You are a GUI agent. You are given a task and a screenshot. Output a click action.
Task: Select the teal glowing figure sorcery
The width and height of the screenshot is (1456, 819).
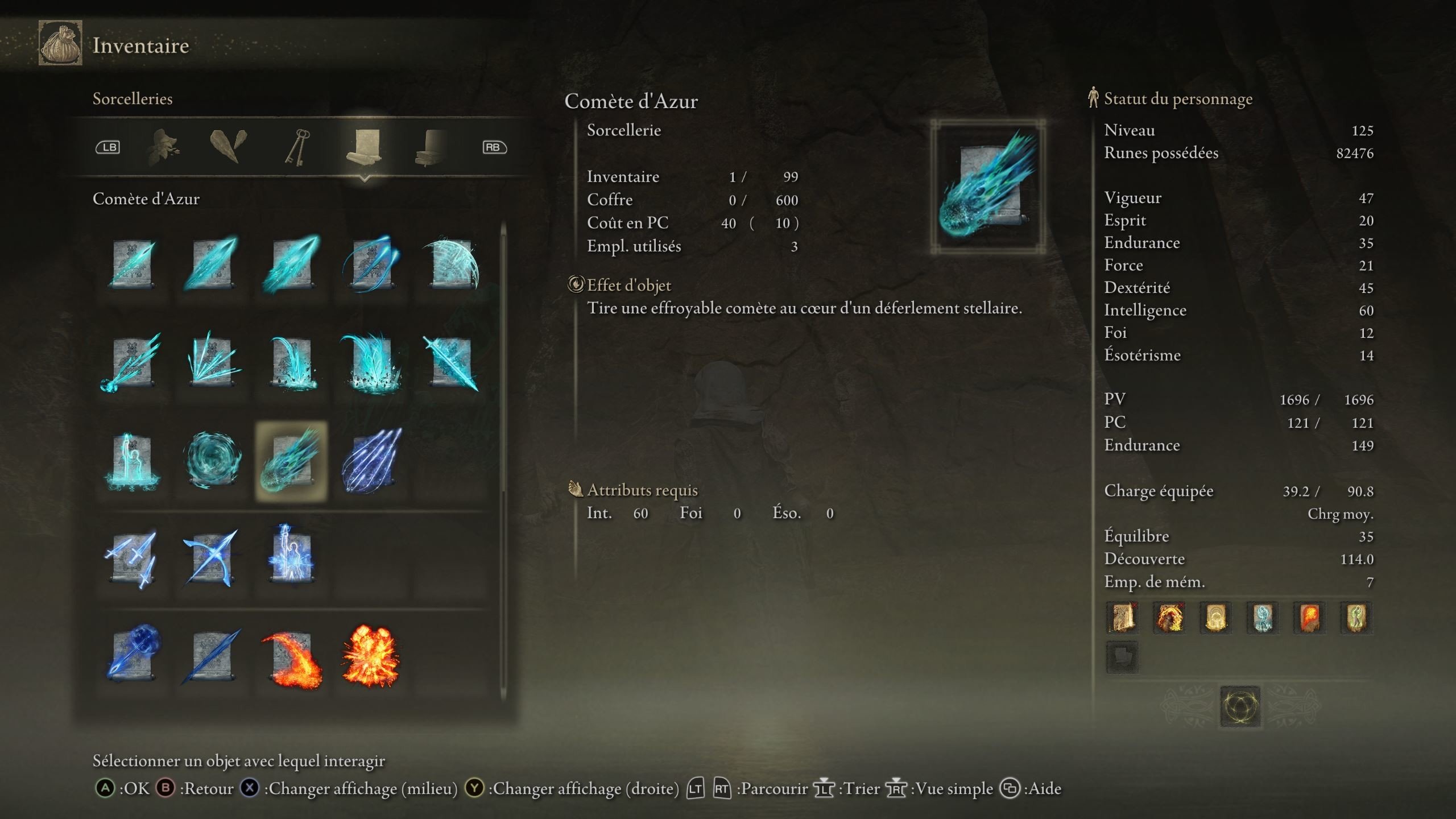[x=132, y=461]
